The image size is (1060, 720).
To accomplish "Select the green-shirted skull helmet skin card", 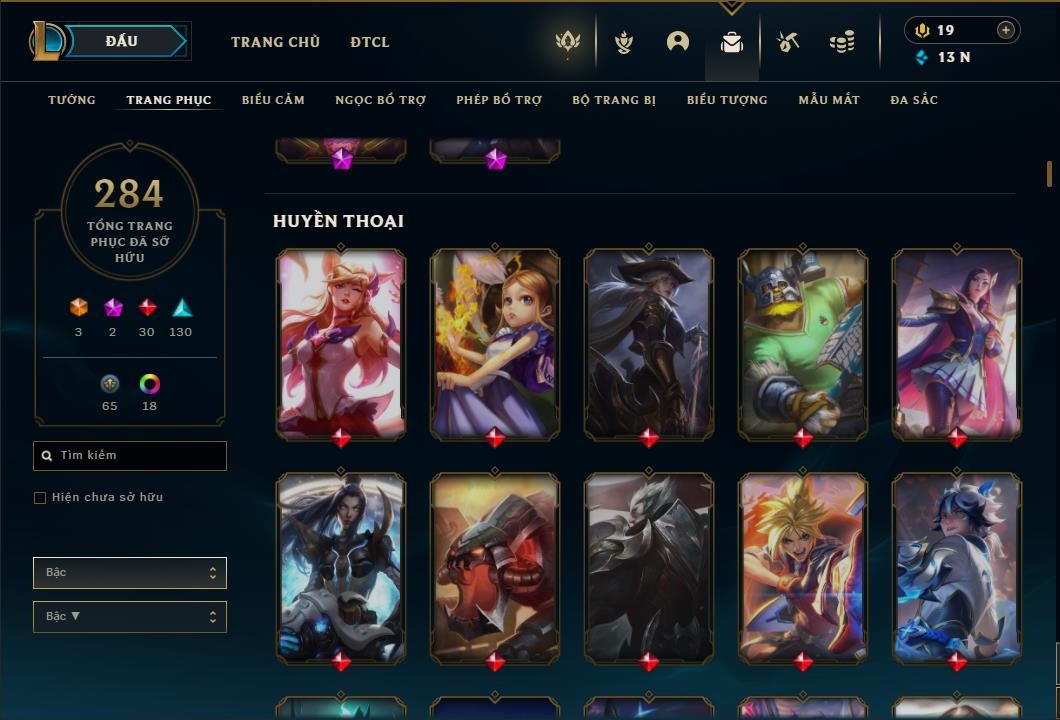I will (803, 343).
